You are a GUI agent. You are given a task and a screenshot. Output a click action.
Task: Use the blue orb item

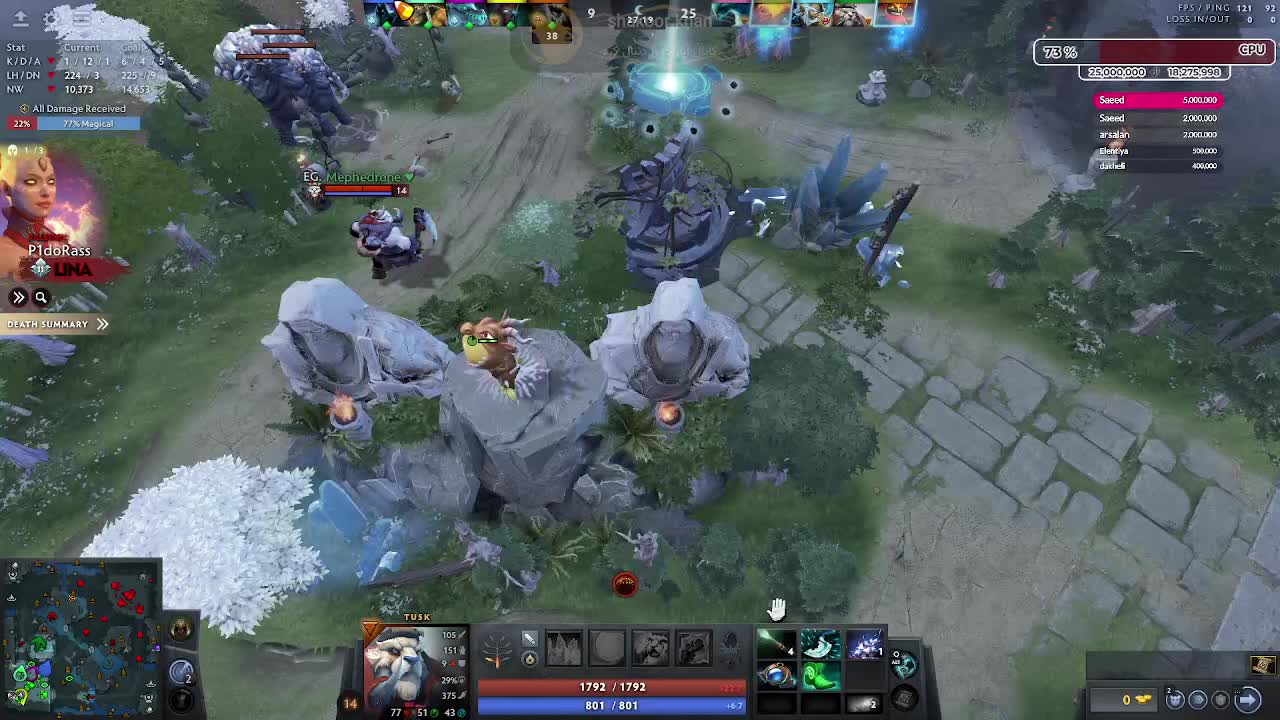775,676
